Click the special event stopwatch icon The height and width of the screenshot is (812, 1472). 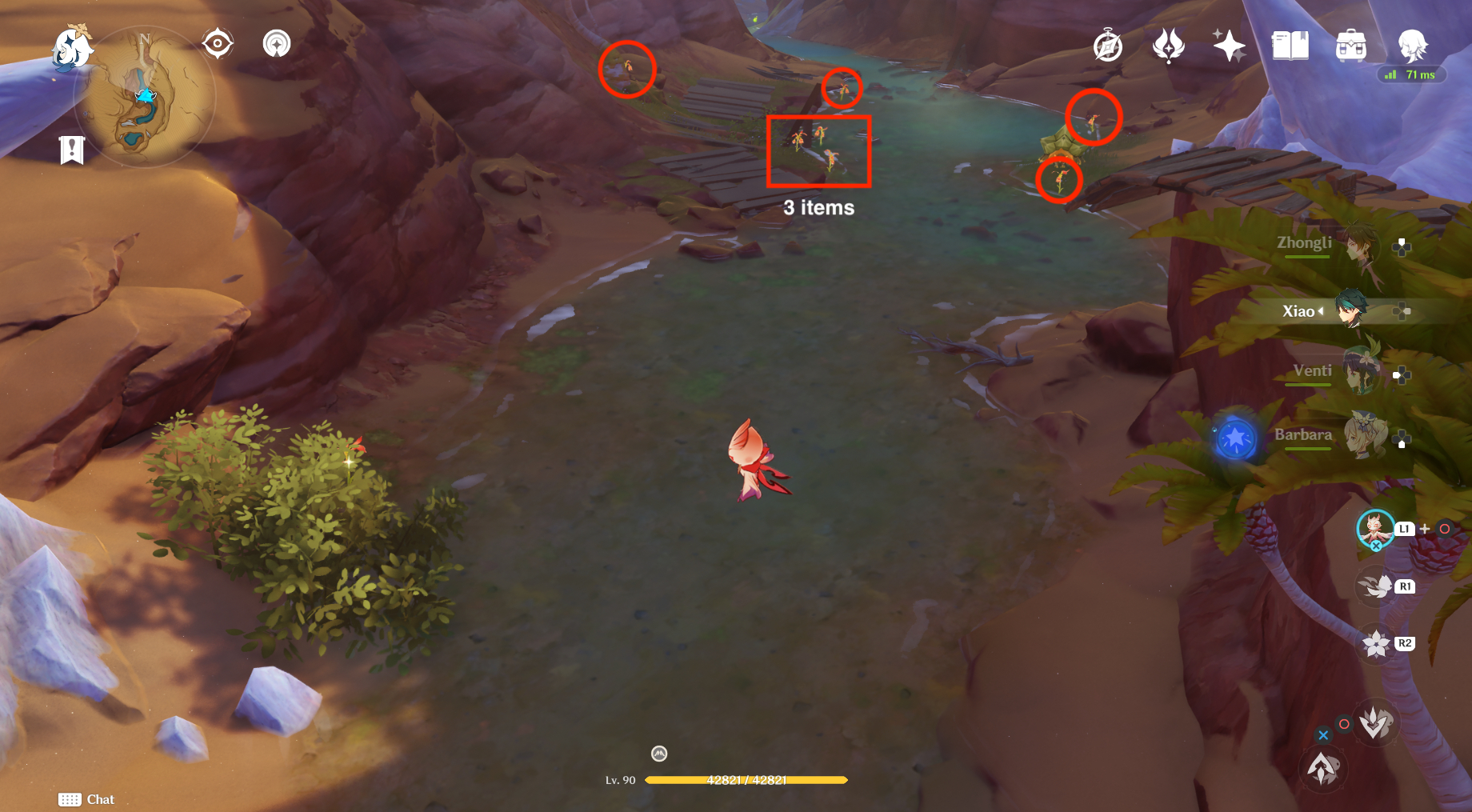[1107, 46]
